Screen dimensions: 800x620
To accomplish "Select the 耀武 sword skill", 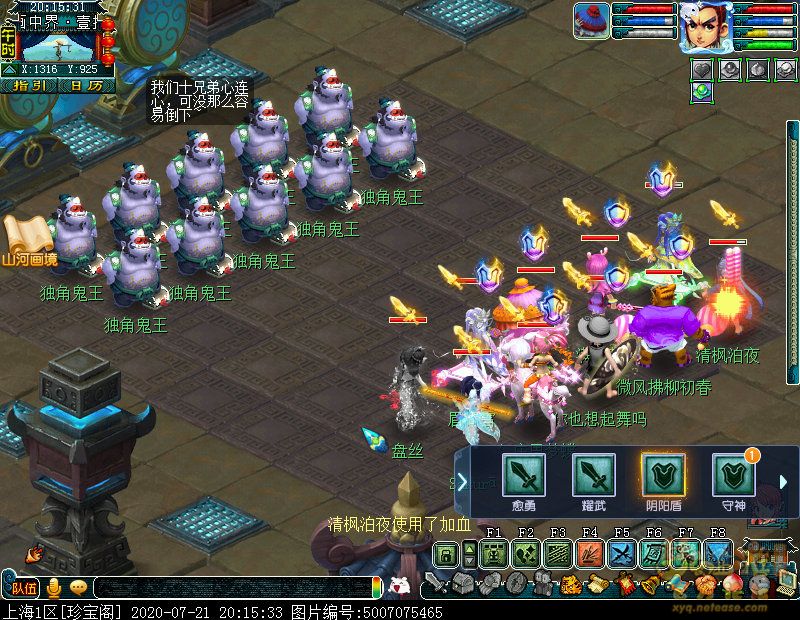I will [x=593, y=473].
